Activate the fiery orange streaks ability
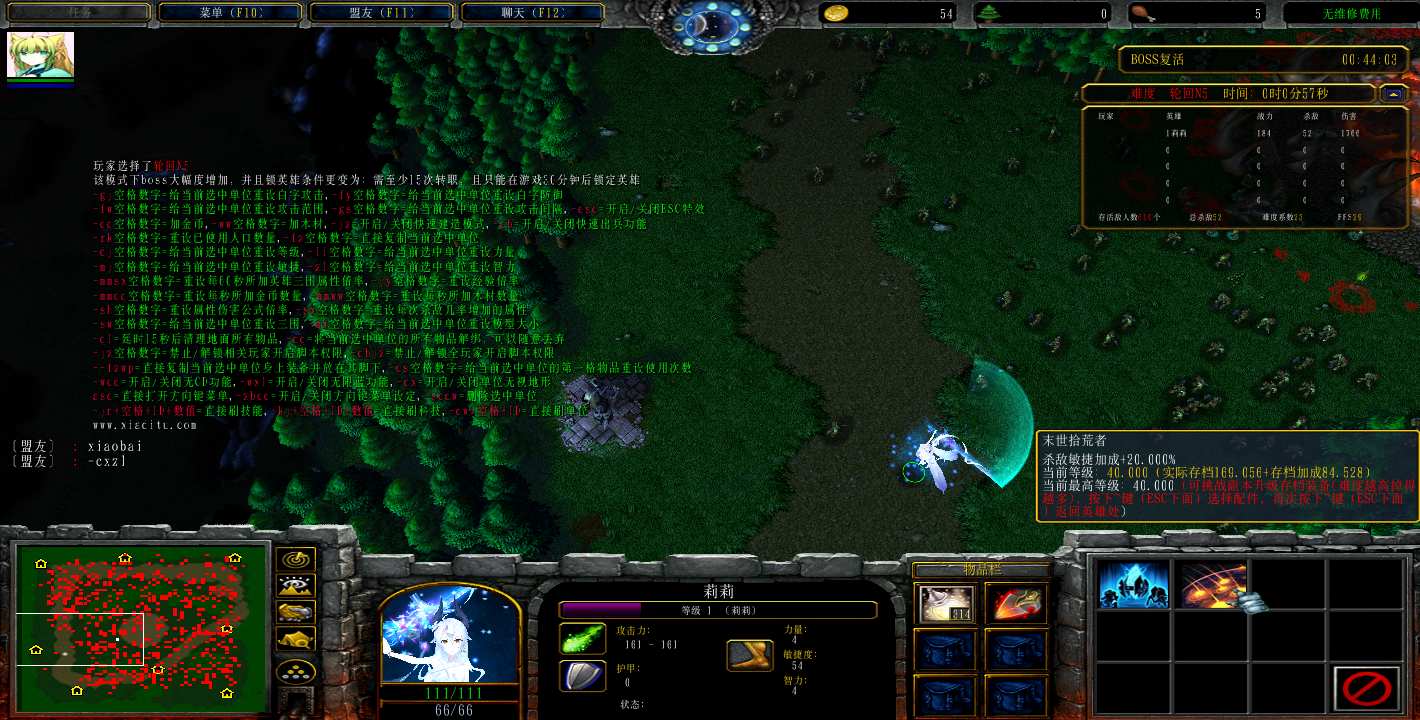 [1210, 585]
